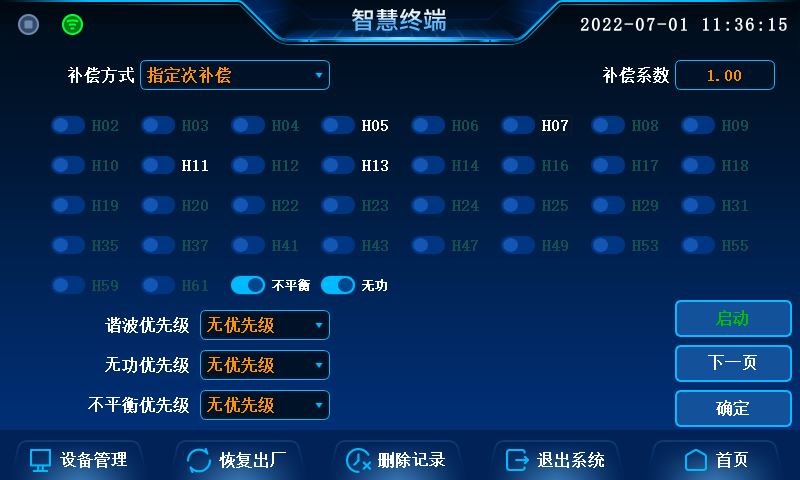The width and height of the screenshot is (800, 480).
Task: Choose 删除记录 in the bottom bar
Action: click(396, 460)
